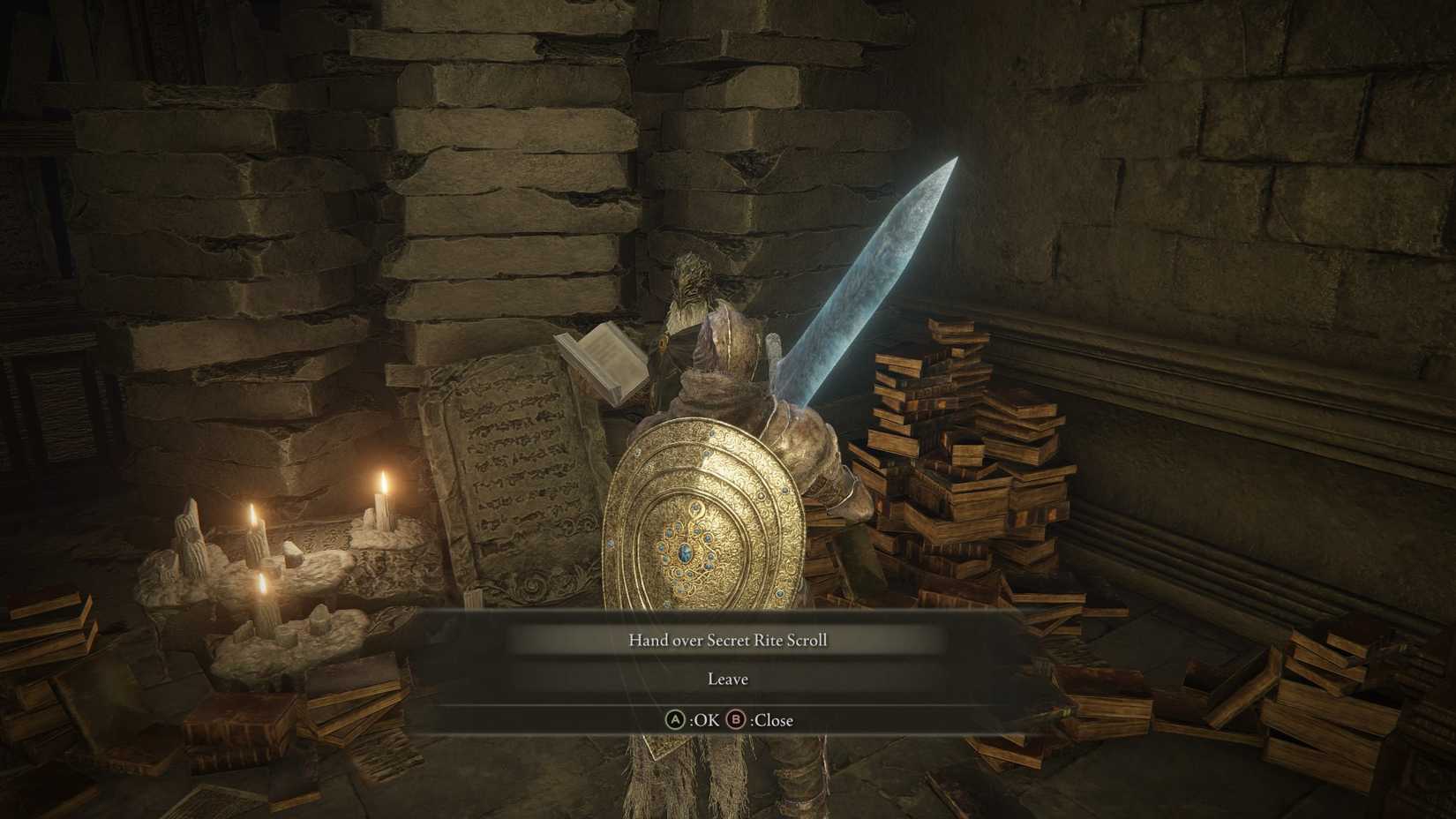Select the Hand over Secret Rite Scroll option
1456x819 pixels.
[728, 639]
